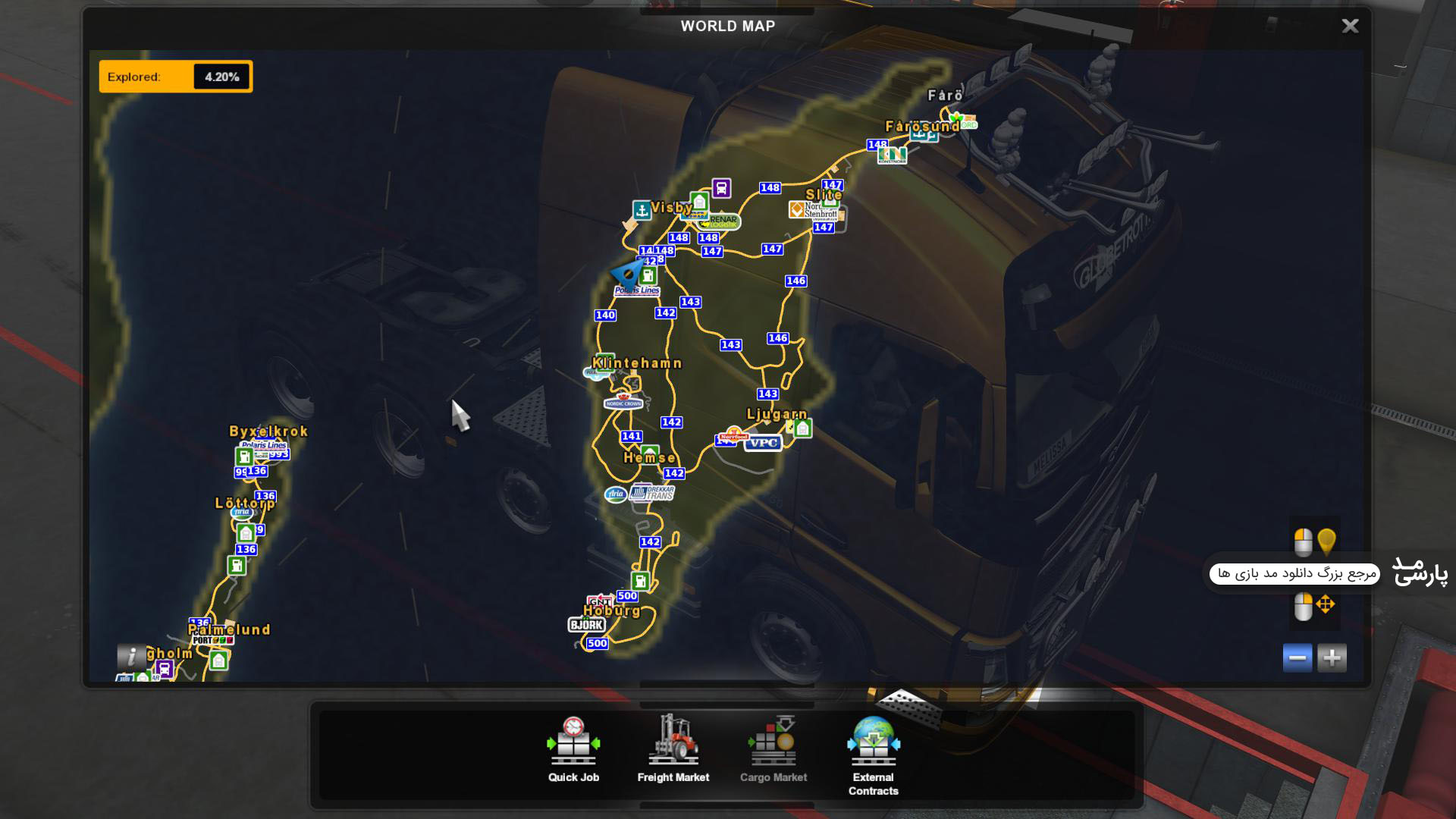The height and width of the screenshot is (819, 1456).
Task: Select the Polaris Lines marker at Byxelkrok
Action: click(x=264, y=445)
